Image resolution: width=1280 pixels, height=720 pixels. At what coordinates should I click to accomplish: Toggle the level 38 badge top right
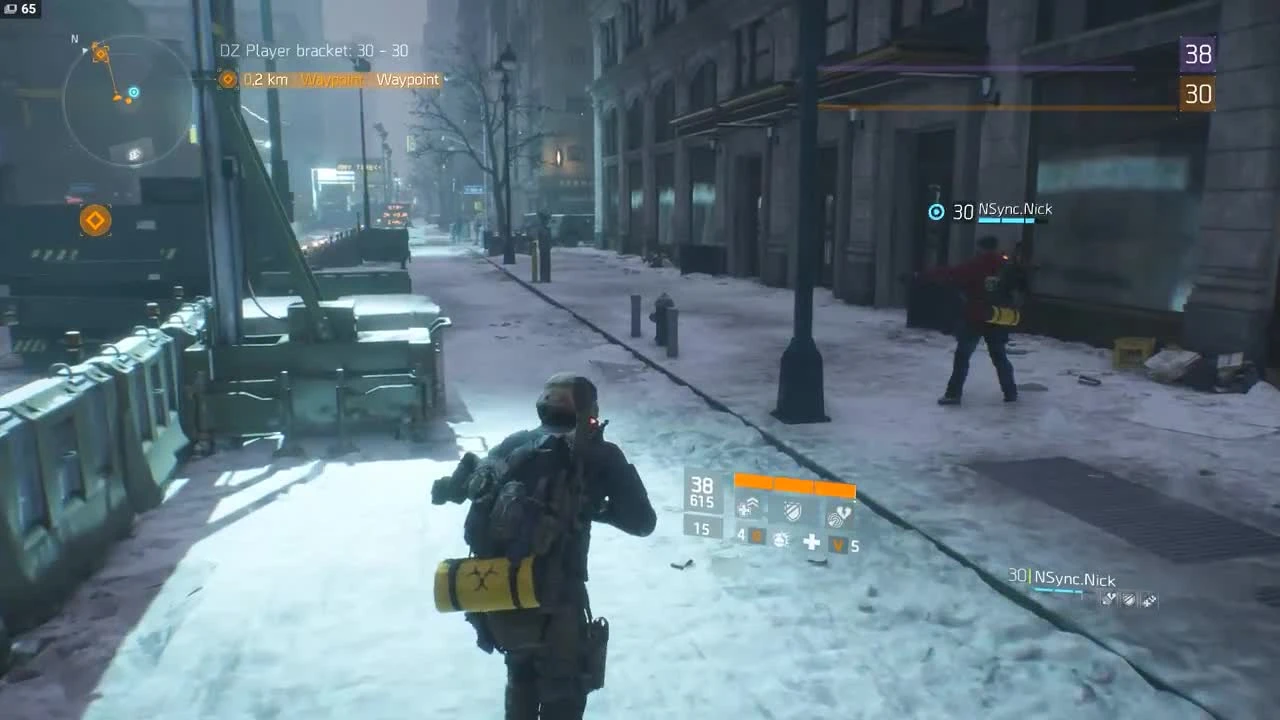1197,55
